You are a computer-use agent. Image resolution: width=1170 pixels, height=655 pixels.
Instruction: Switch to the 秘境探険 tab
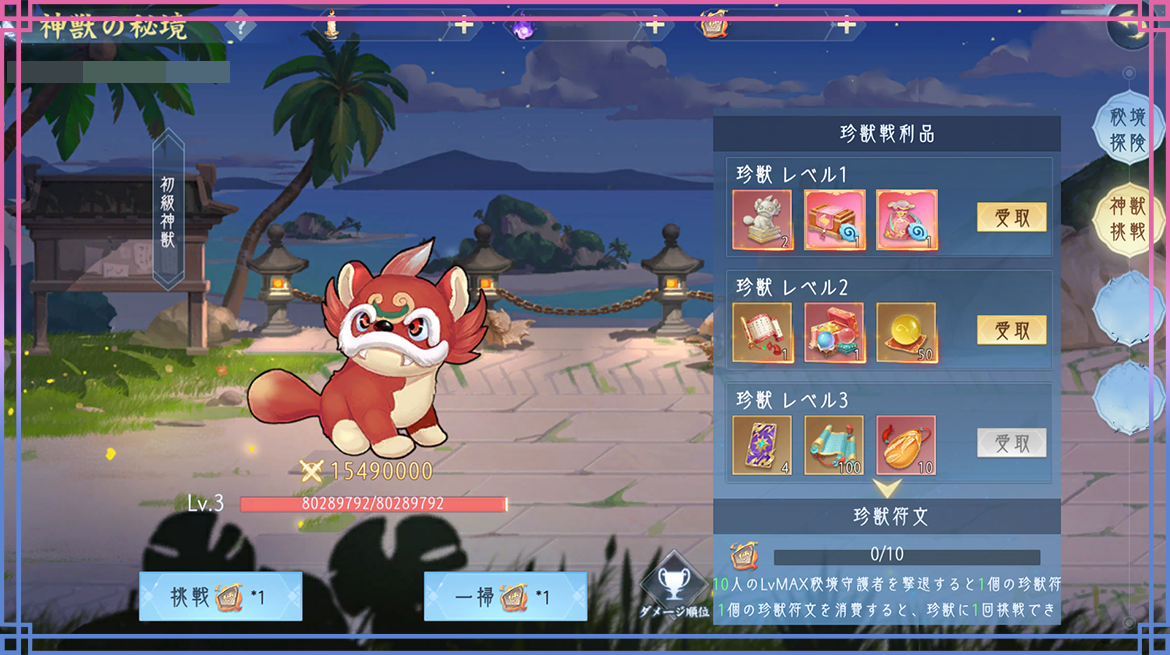[x=1127, y=130]
